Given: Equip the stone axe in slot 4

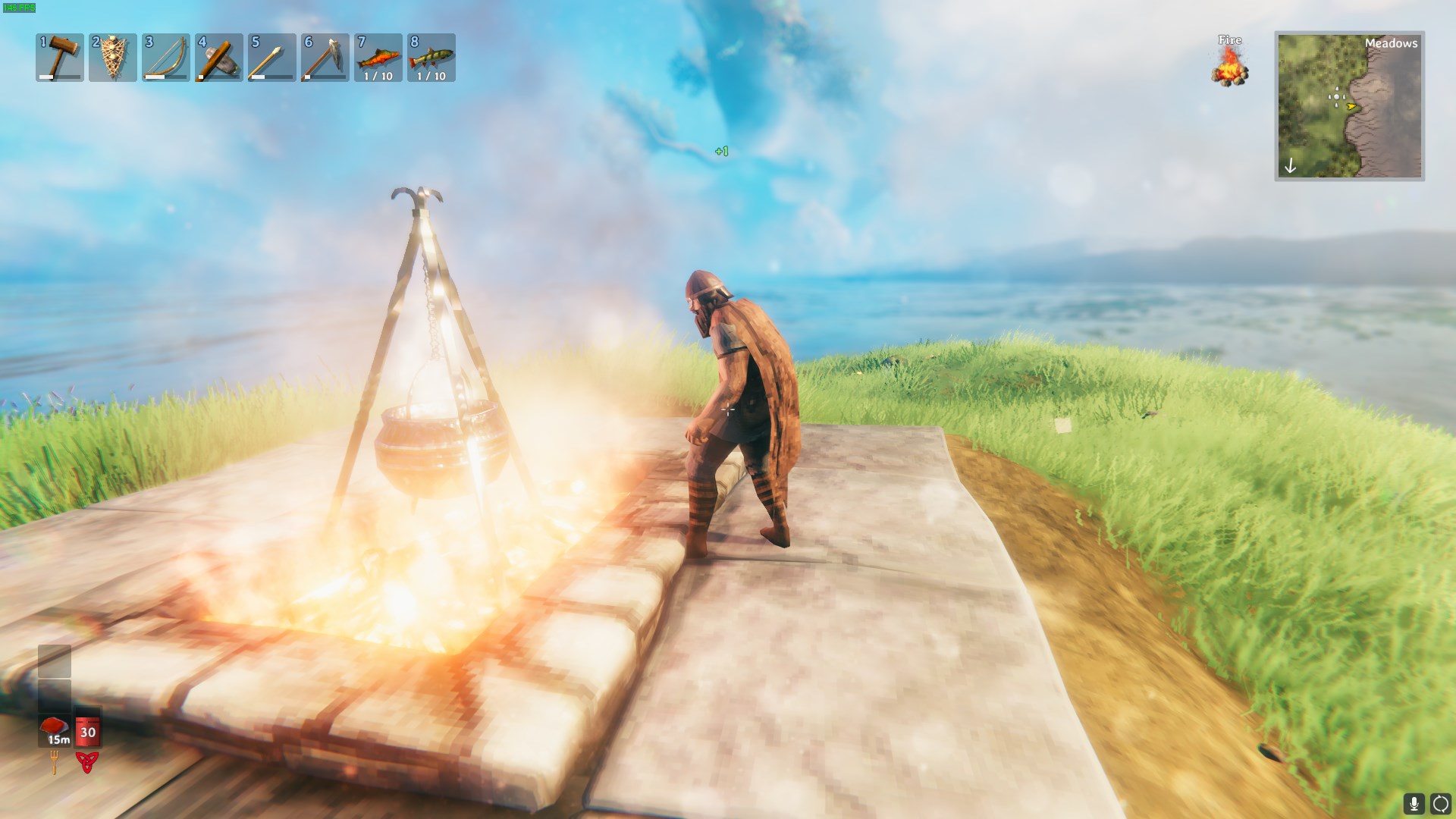Looking at the screenshot, I should click(219, 57).
